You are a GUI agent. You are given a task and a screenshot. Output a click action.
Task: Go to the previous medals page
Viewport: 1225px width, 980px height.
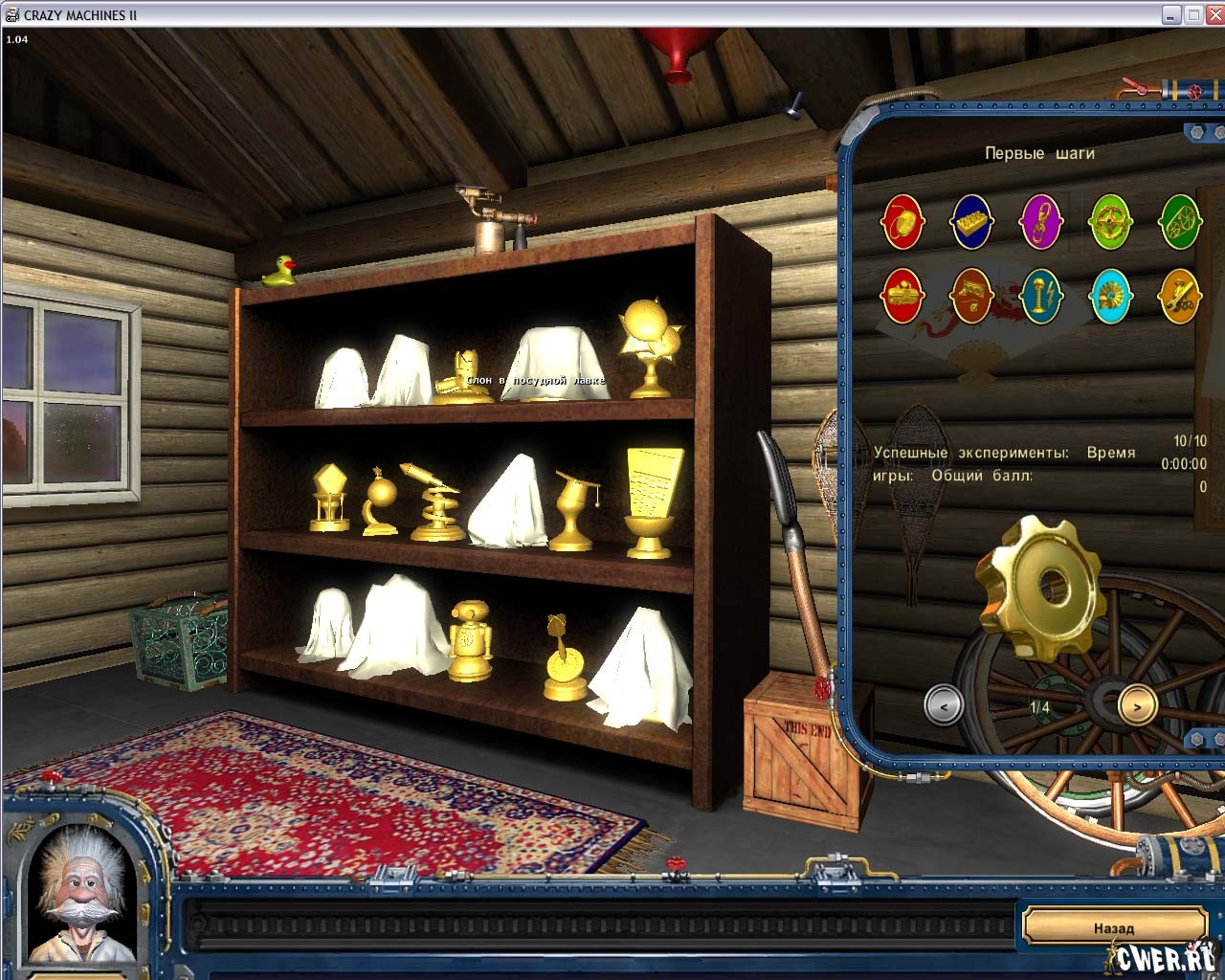click(x=944, y=706)
